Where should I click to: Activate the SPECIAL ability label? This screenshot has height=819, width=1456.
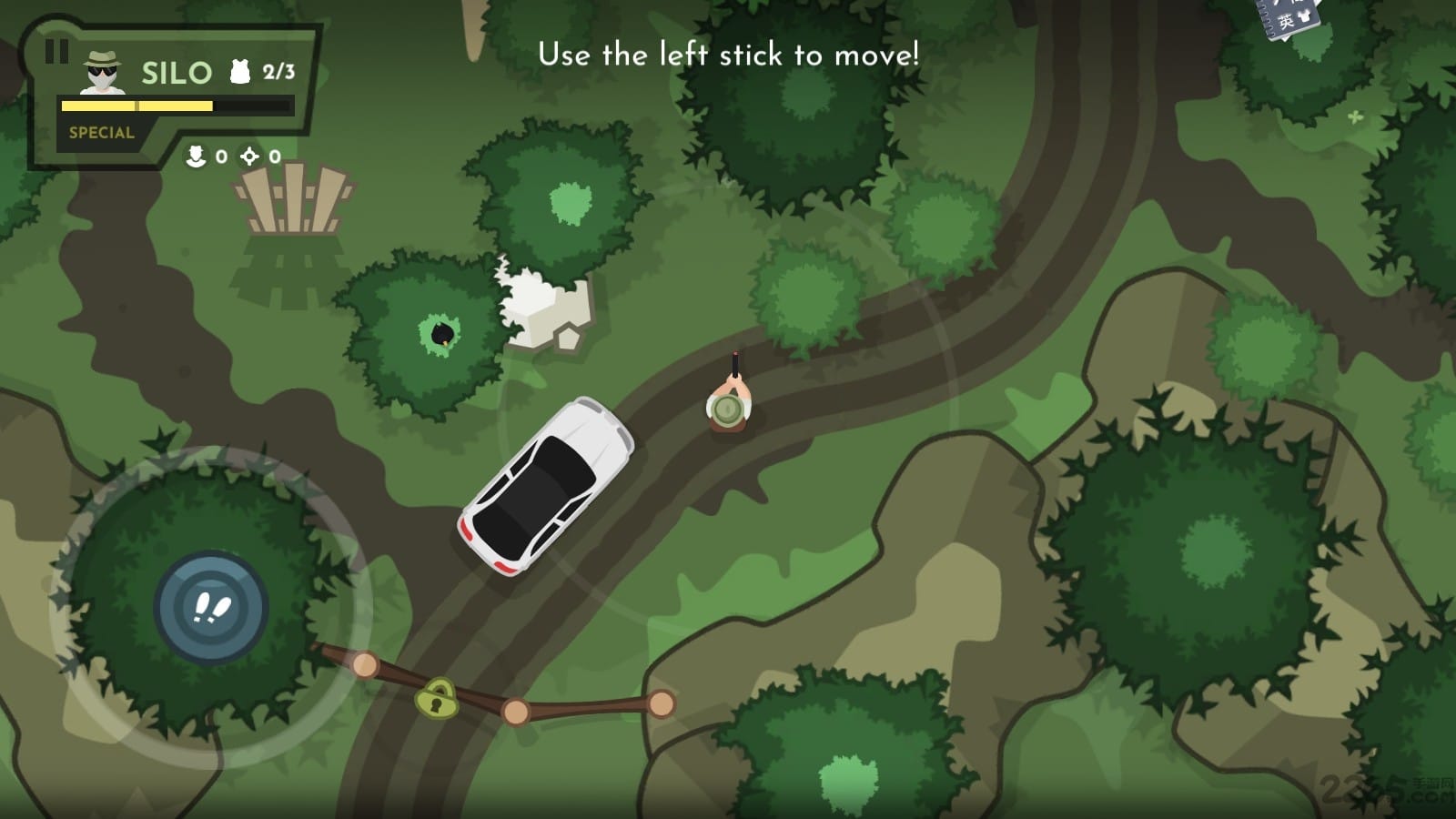(x=101, y=133)
